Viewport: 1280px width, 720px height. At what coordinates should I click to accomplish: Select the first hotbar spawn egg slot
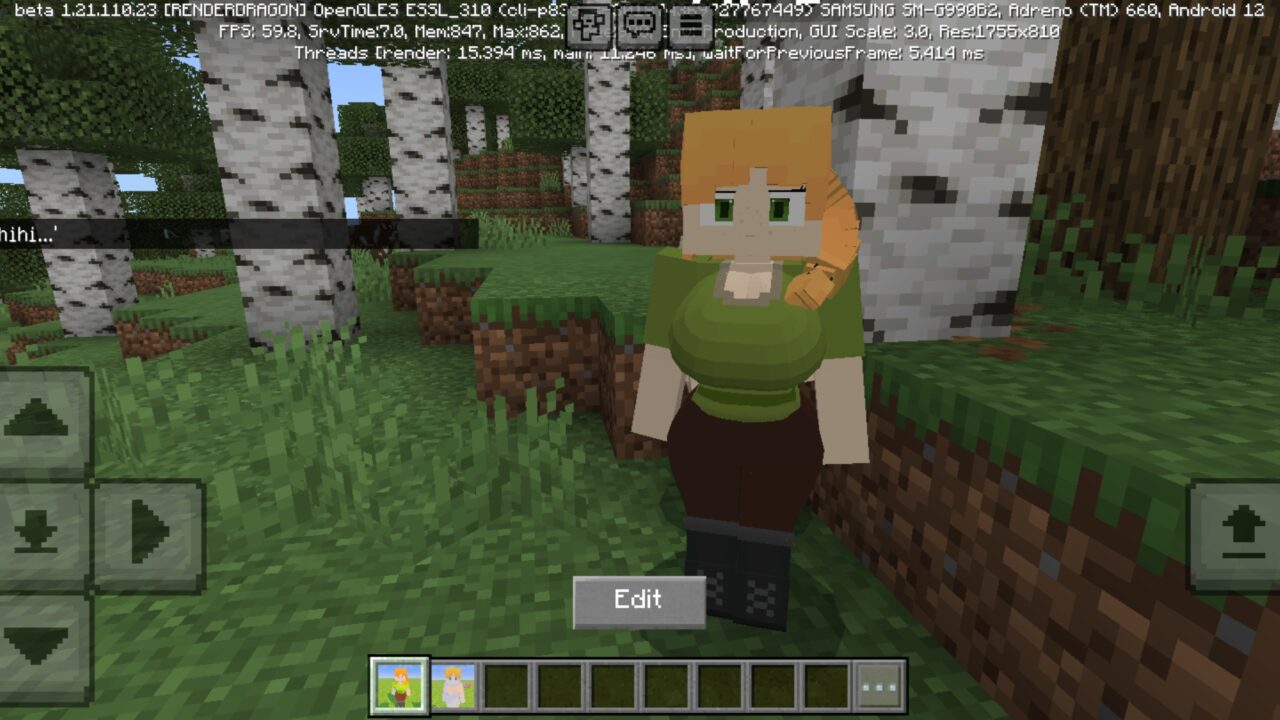(x=400, y=686)
